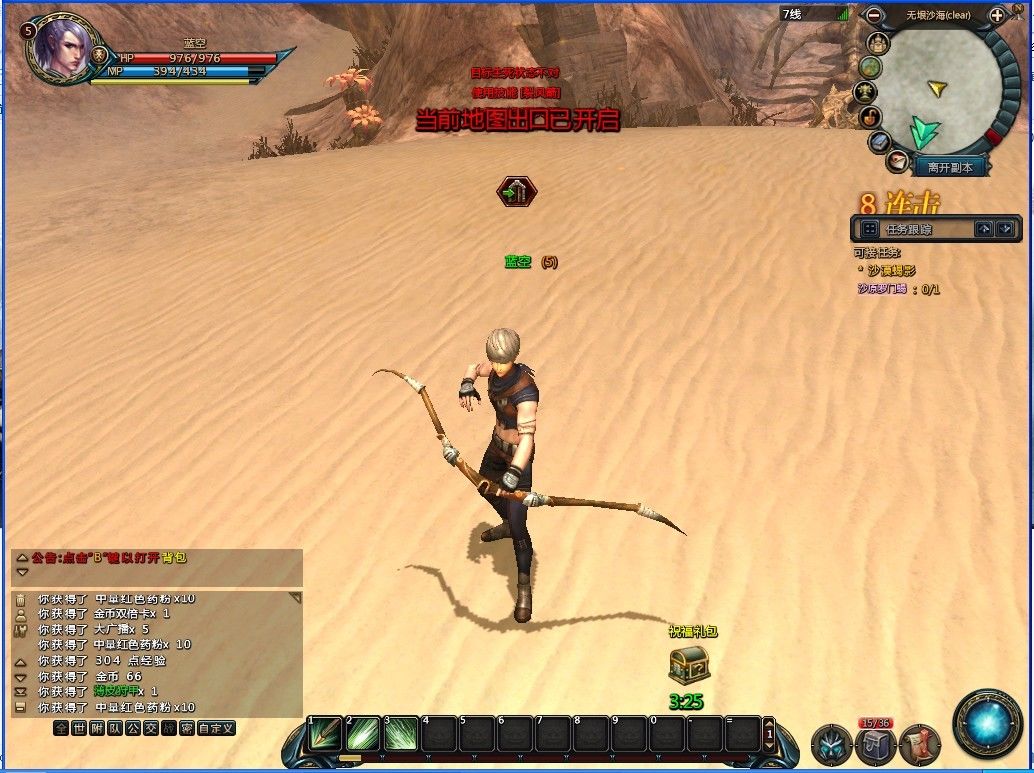Switch to the 世 world chat channel
This screenshot has width=1034, height=773.
coord(80,728)
